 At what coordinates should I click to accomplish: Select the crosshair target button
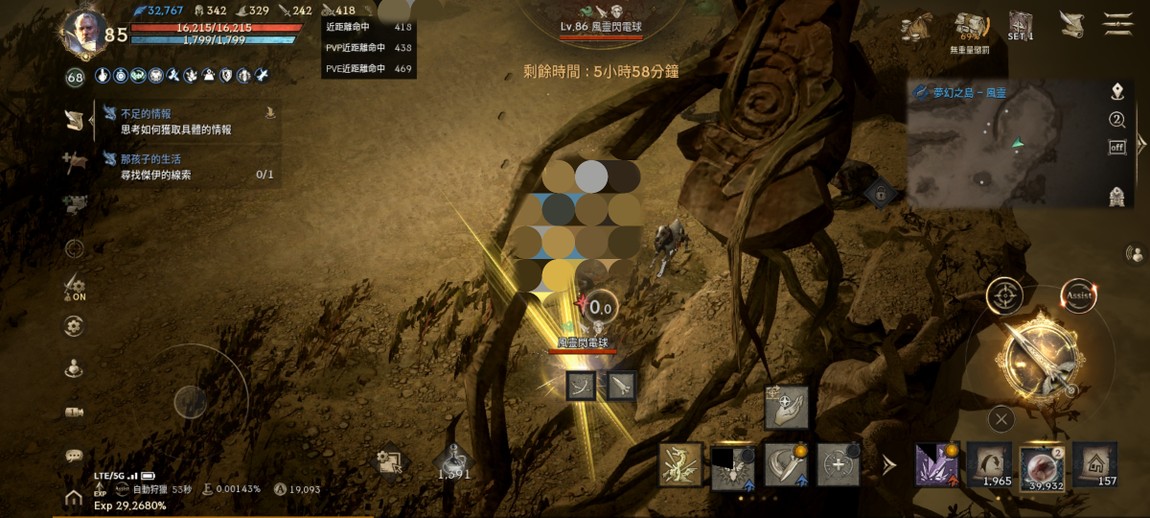coord(1004,296)
